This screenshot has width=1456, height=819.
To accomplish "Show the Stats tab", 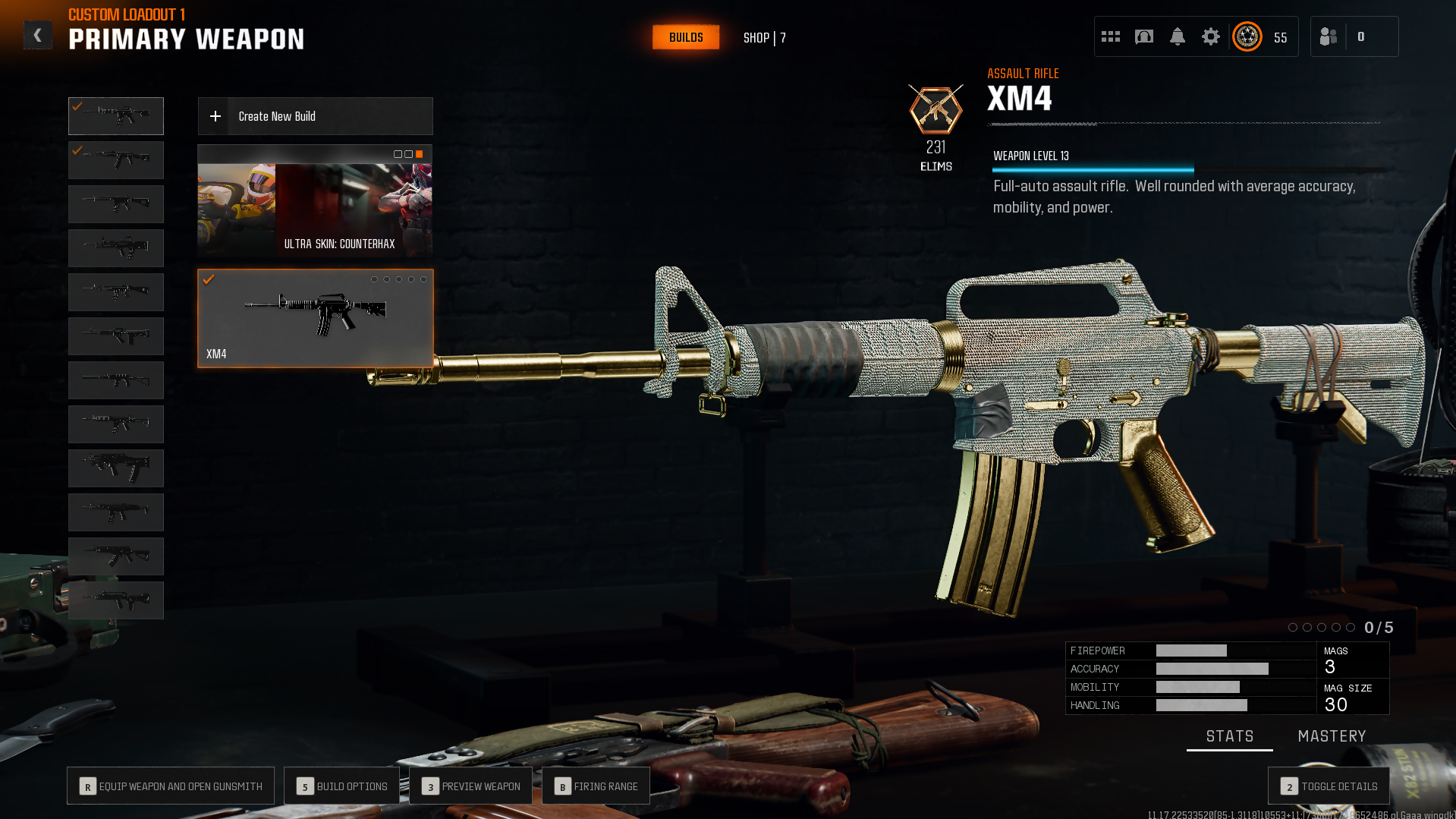I will pyautogui.click(x=1229, y=736).
